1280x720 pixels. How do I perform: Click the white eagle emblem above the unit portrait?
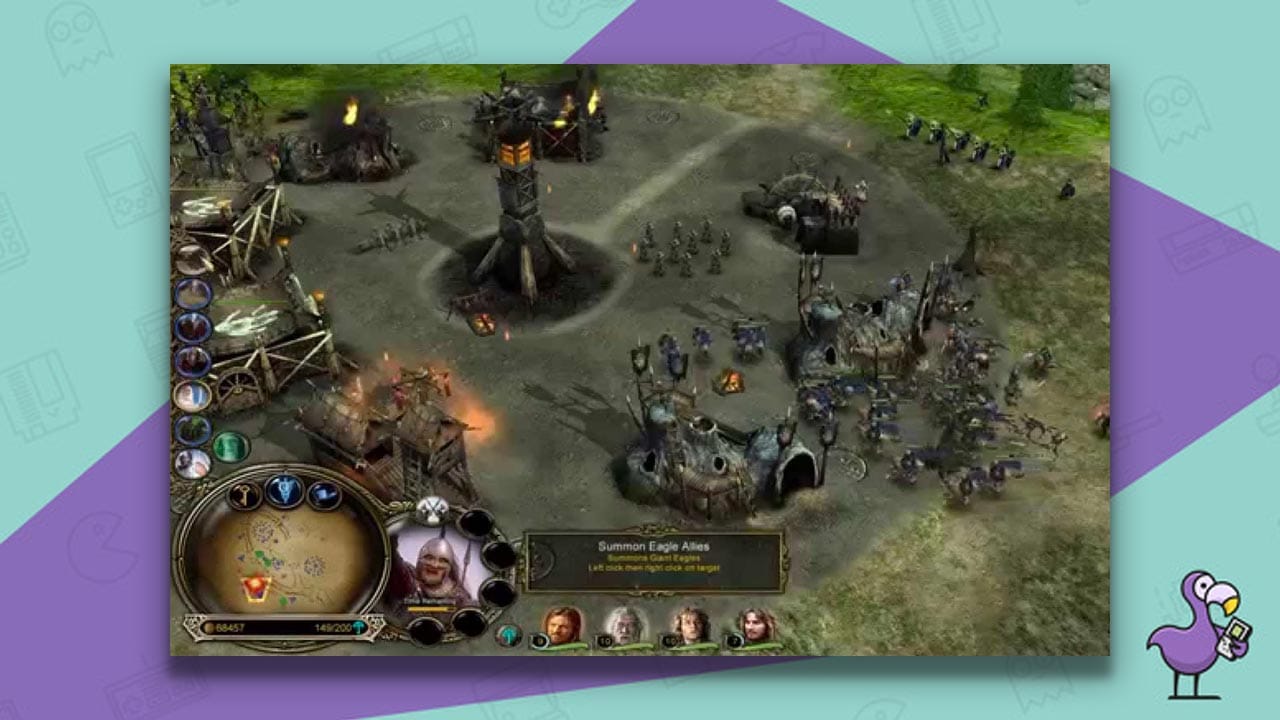[432, 510]
